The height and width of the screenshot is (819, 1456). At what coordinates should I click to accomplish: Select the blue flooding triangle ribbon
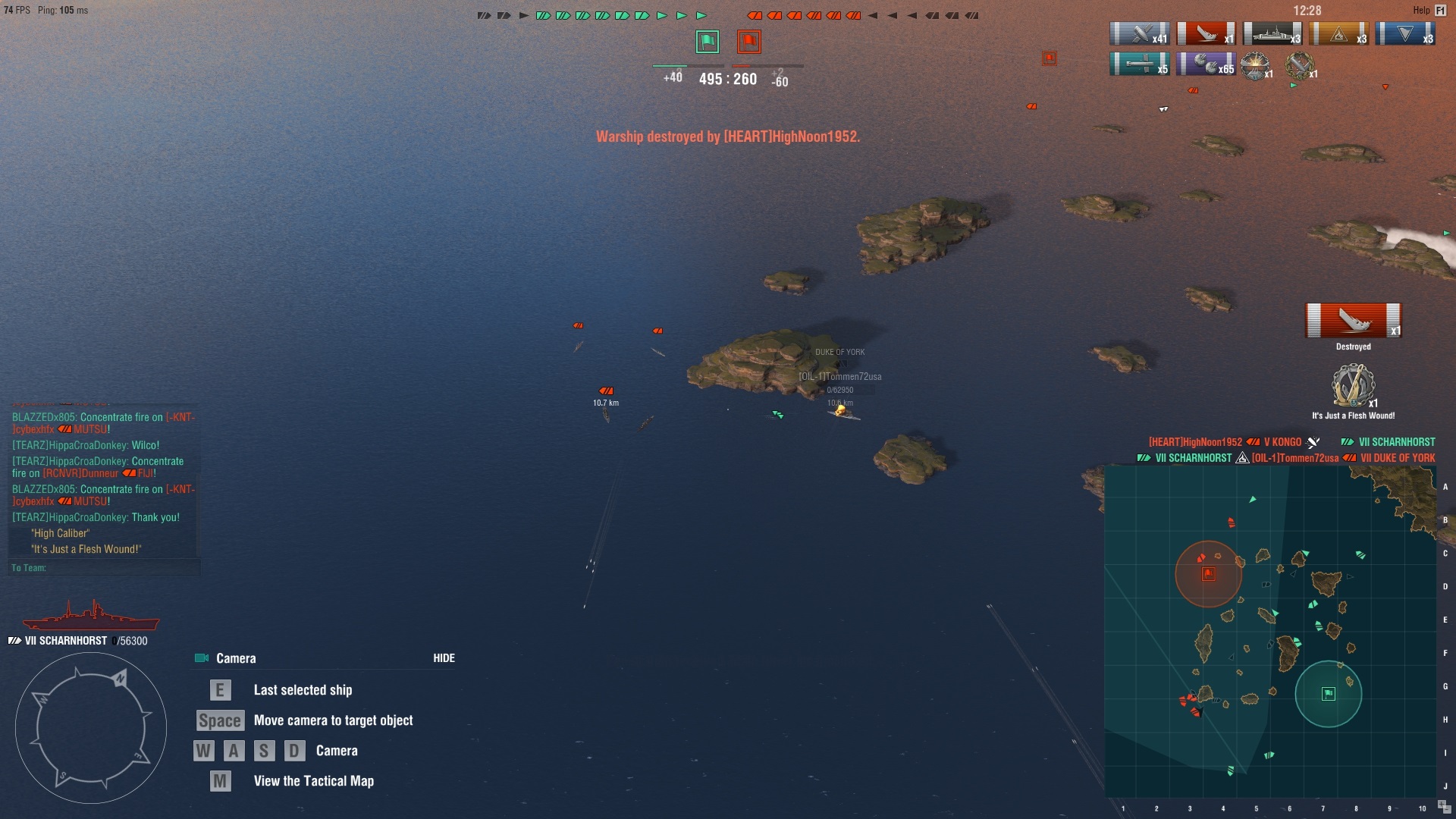point(1404,34)
